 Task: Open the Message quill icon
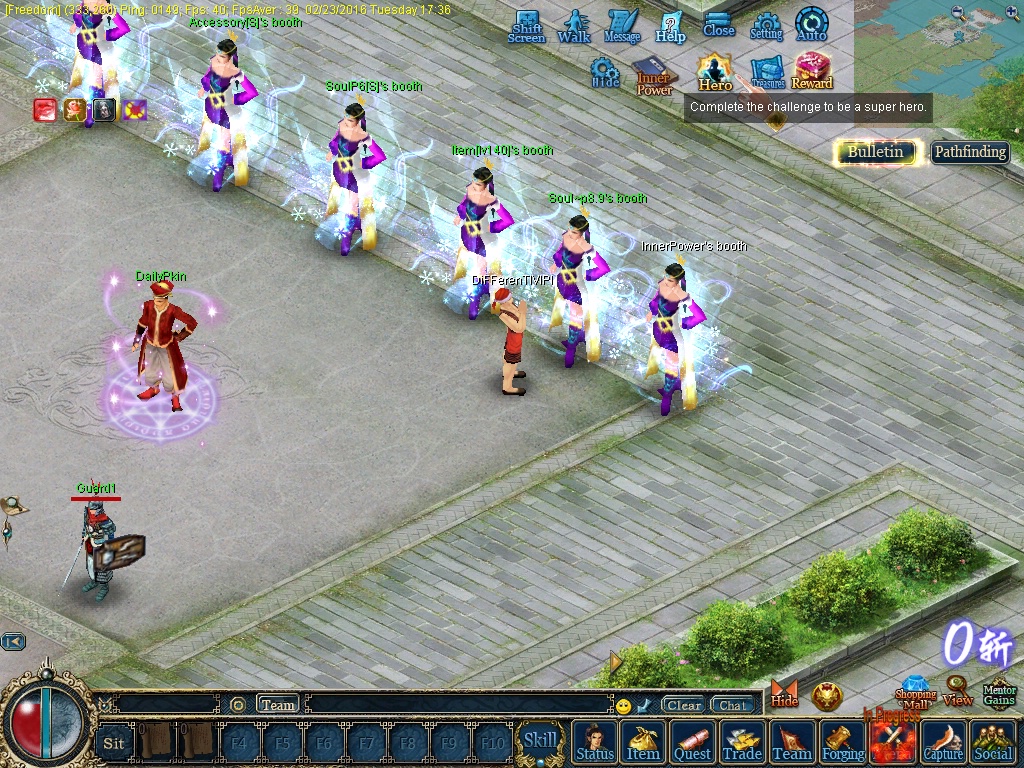point(622,26)
